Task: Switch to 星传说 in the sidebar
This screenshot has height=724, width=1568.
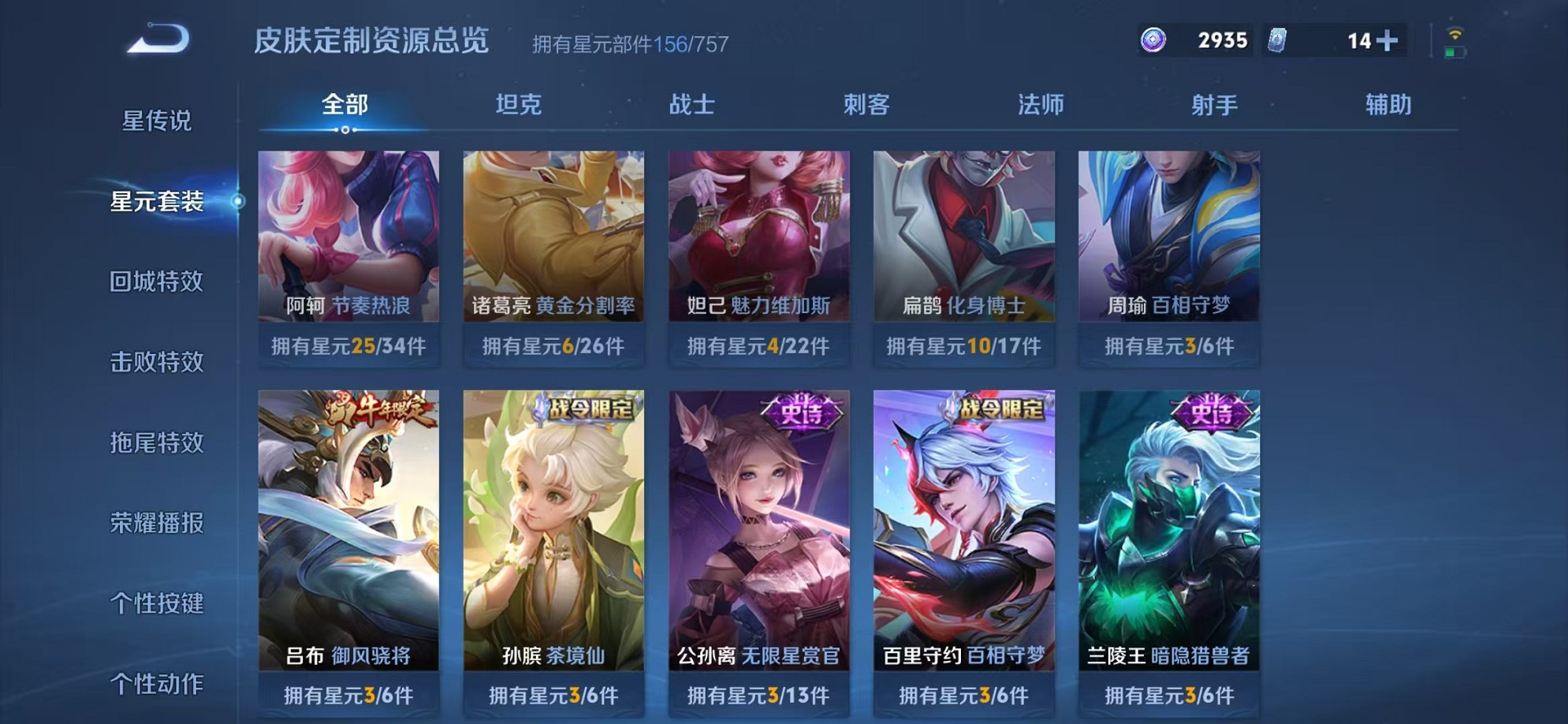Action: [158, 120]
